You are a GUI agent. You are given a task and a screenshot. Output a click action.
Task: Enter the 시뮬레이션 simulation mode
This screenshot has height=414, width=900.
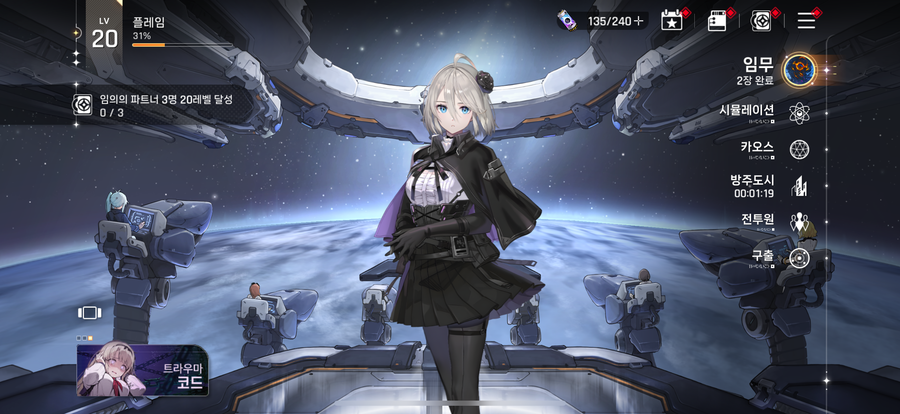pyautogui.click(x=798, y=112)
